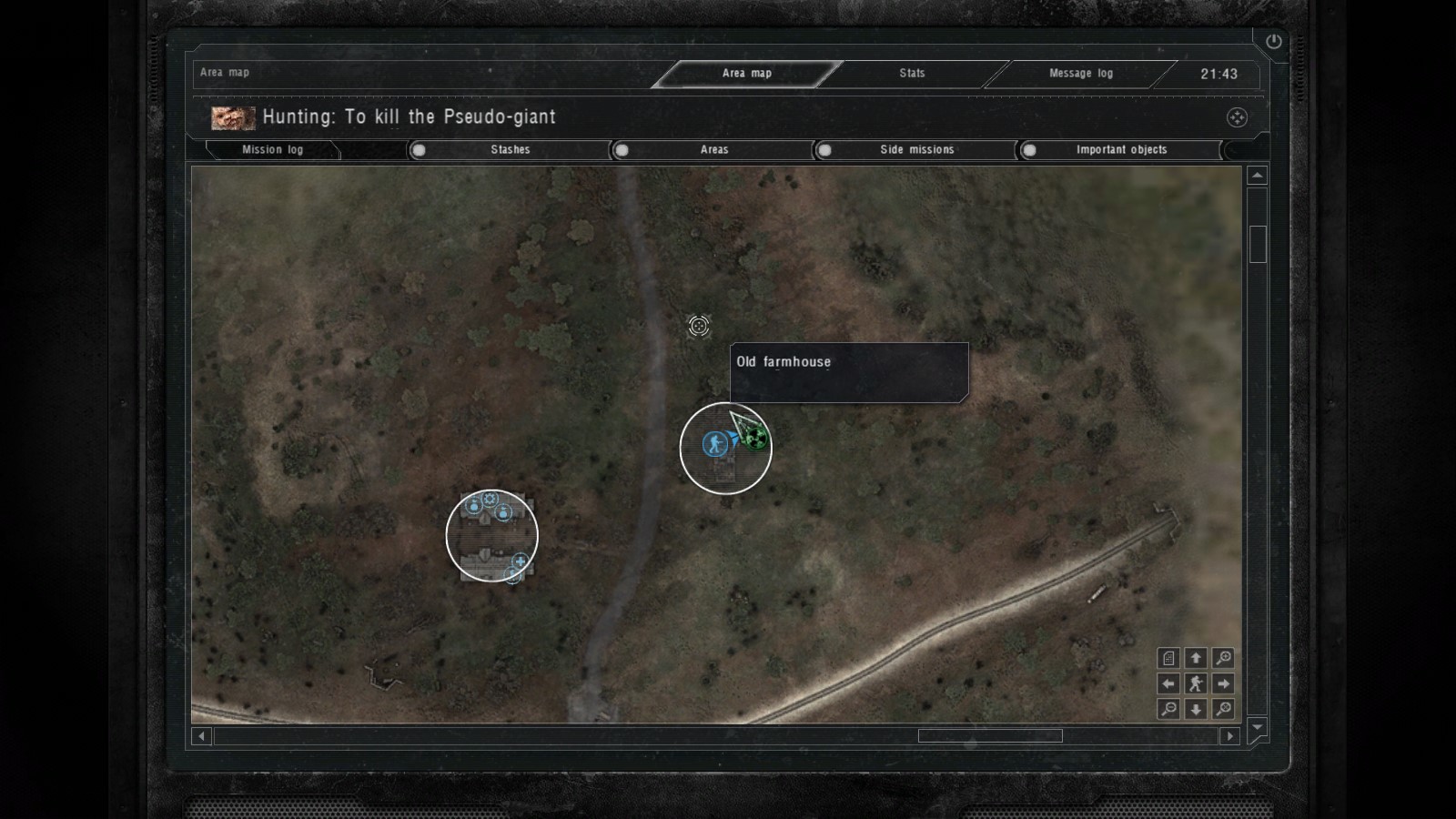The height and width of the screenshot is (819, 1456).
Task: Switch to the Stats tab
Action: click(912, 74)
